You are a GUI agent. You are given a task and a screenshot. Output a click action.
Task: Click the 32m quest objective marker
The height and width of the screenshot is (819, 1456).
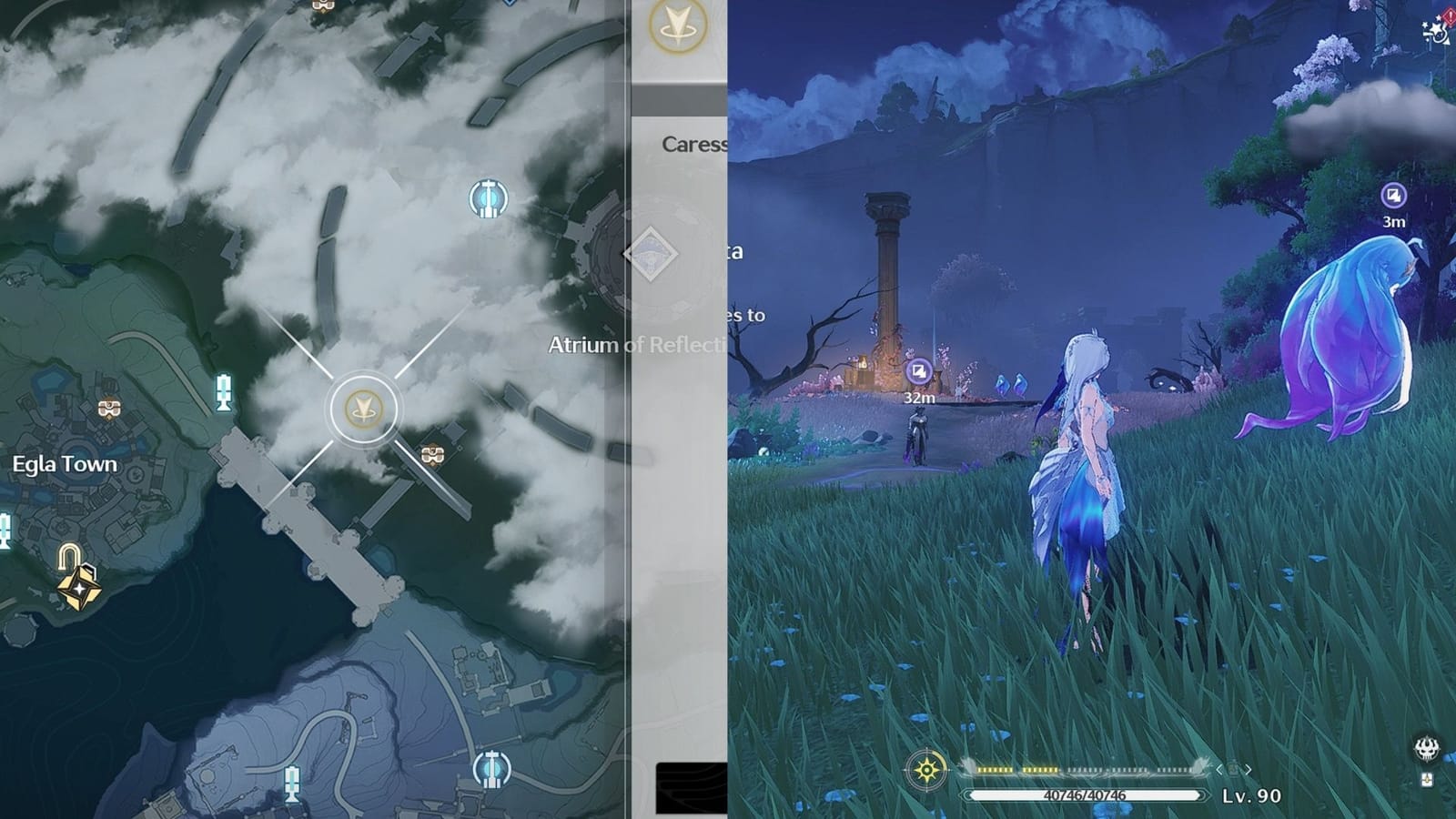(918, 370)
